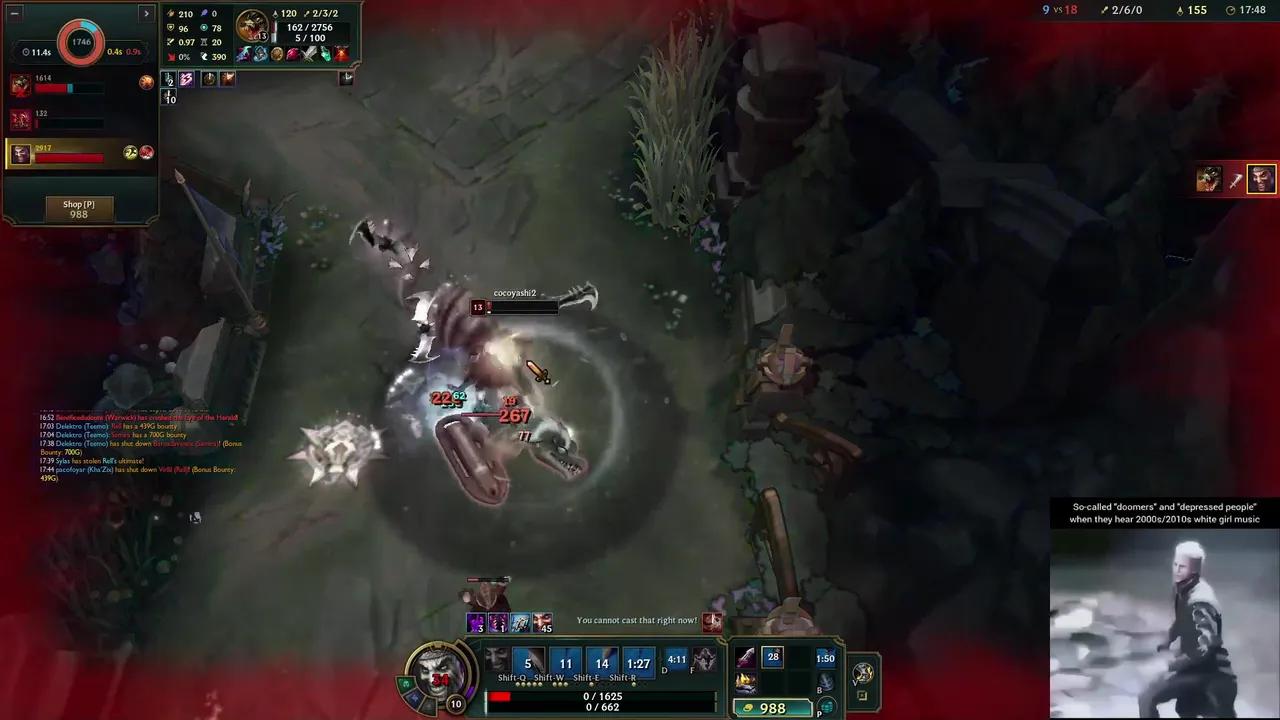
Task: Click the recall (B) icon
Action: pos(825,681)
